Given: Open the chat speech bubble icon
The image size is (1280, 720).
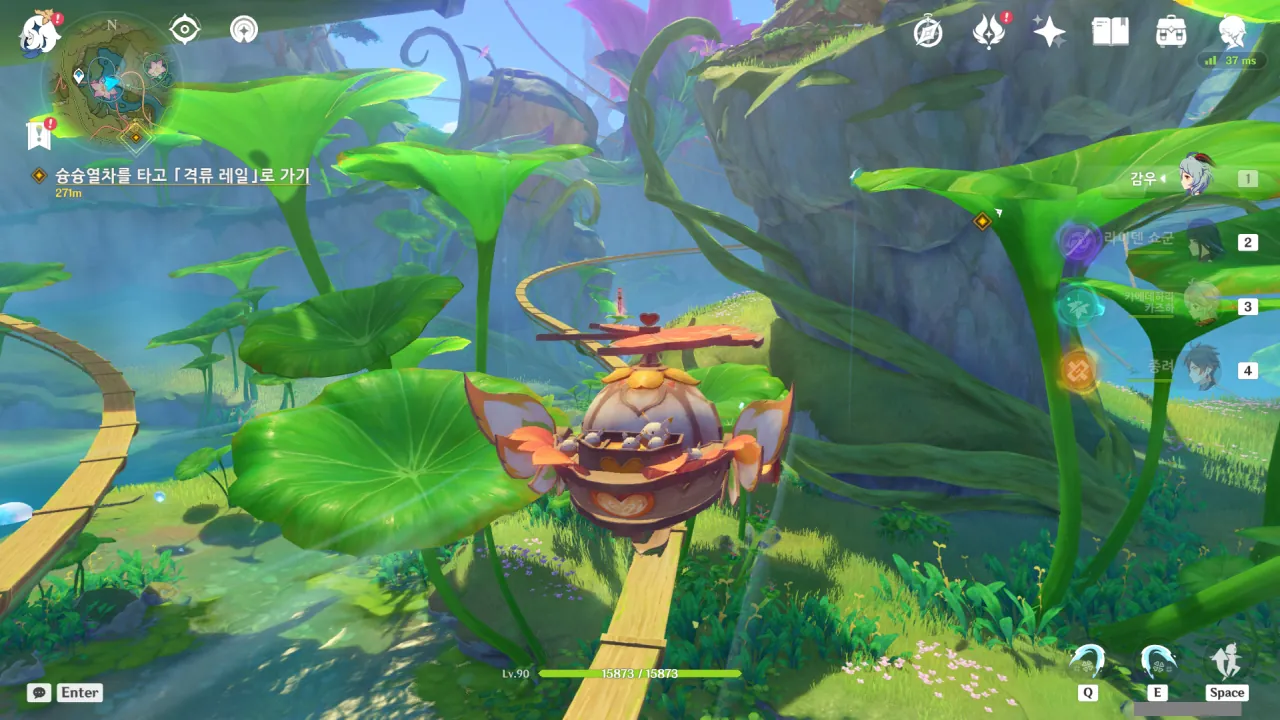Looking at the screenshot, I should (x=39, y=692).
